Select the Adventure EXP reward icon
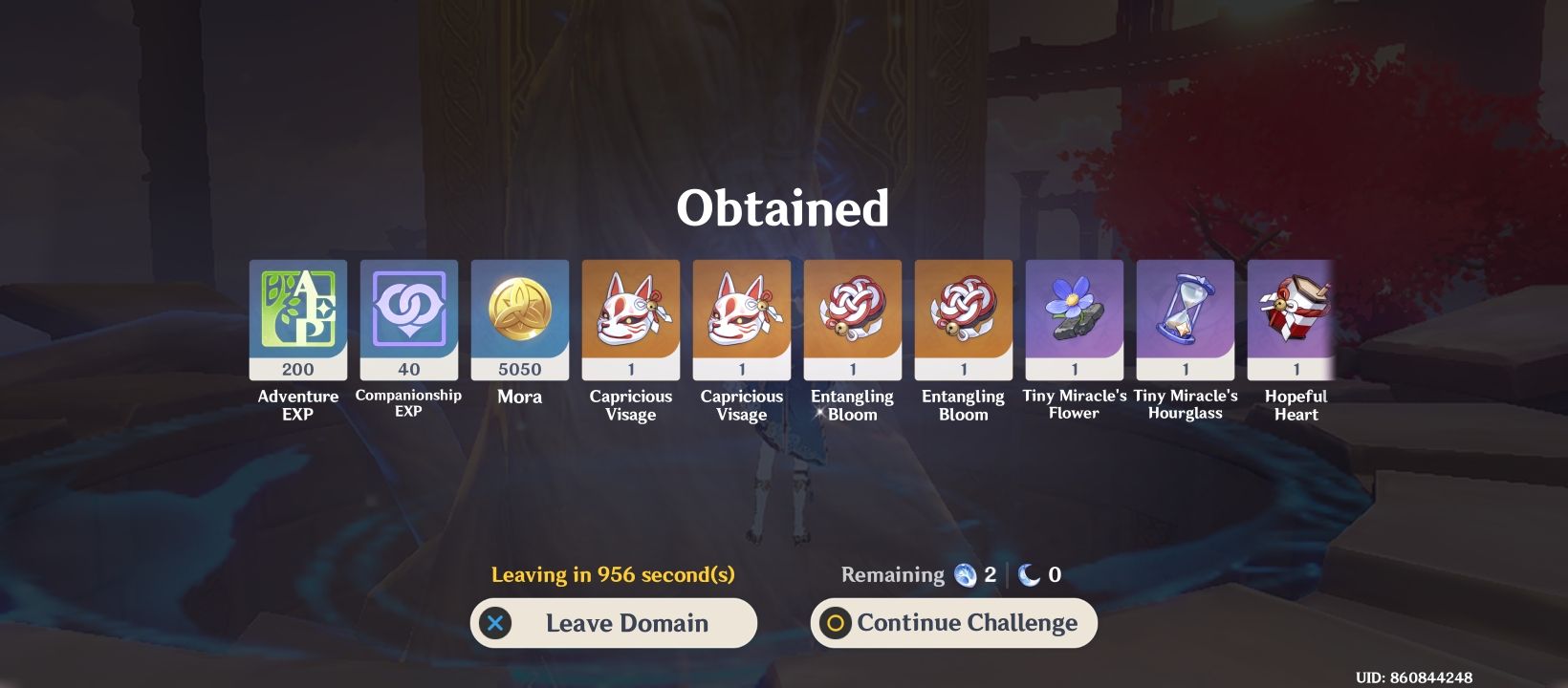Viewport: 1568px width, 688px height. [x=297, y=315]
